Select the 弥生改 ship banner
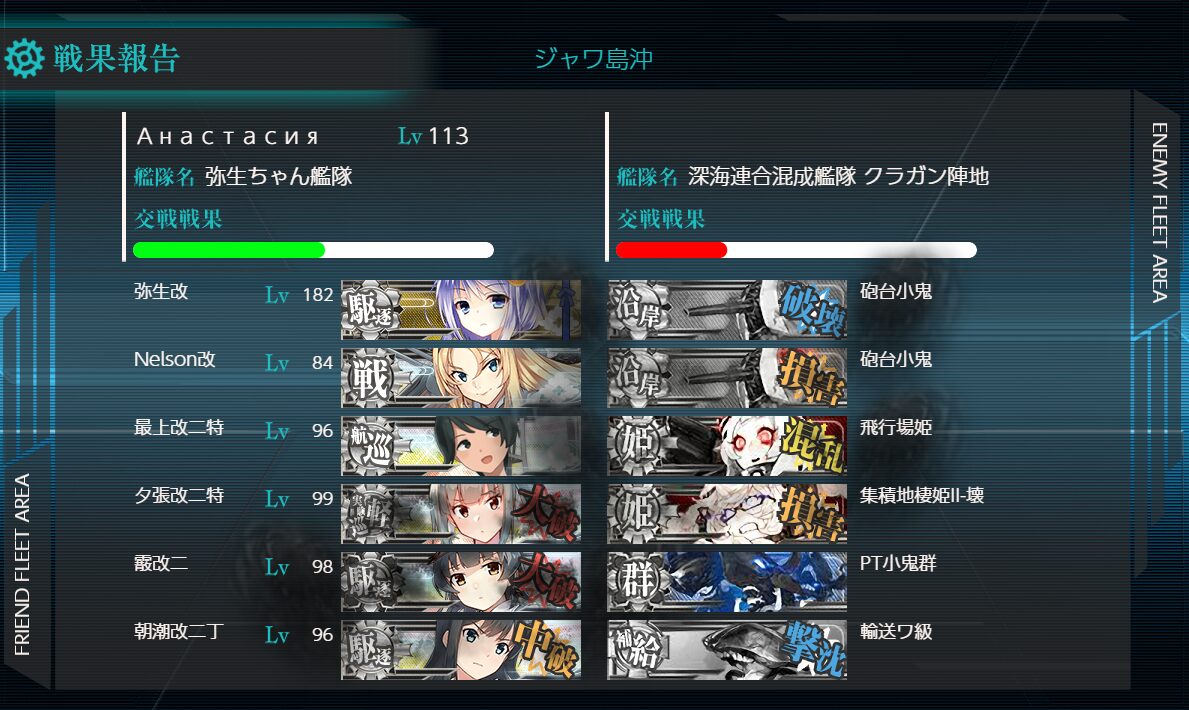This screenshot has width=1189, height=710. click(460, 310)
